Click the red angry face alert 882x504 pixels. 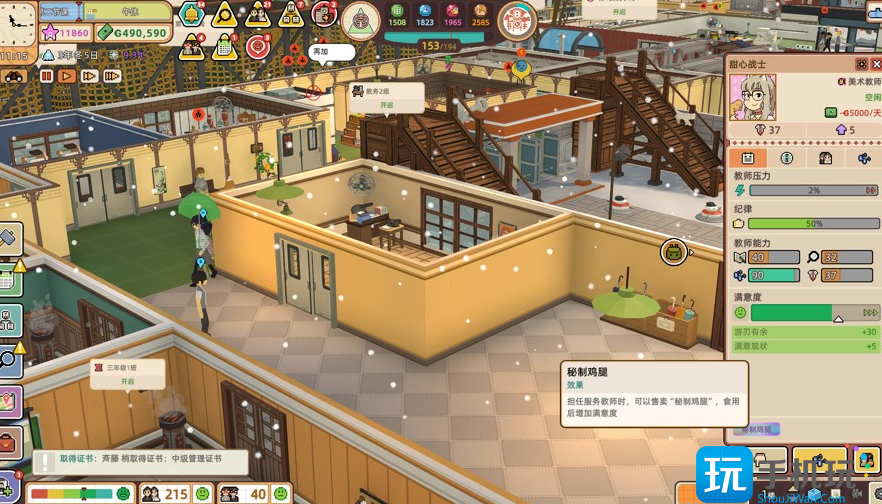(x=258, y=45)
